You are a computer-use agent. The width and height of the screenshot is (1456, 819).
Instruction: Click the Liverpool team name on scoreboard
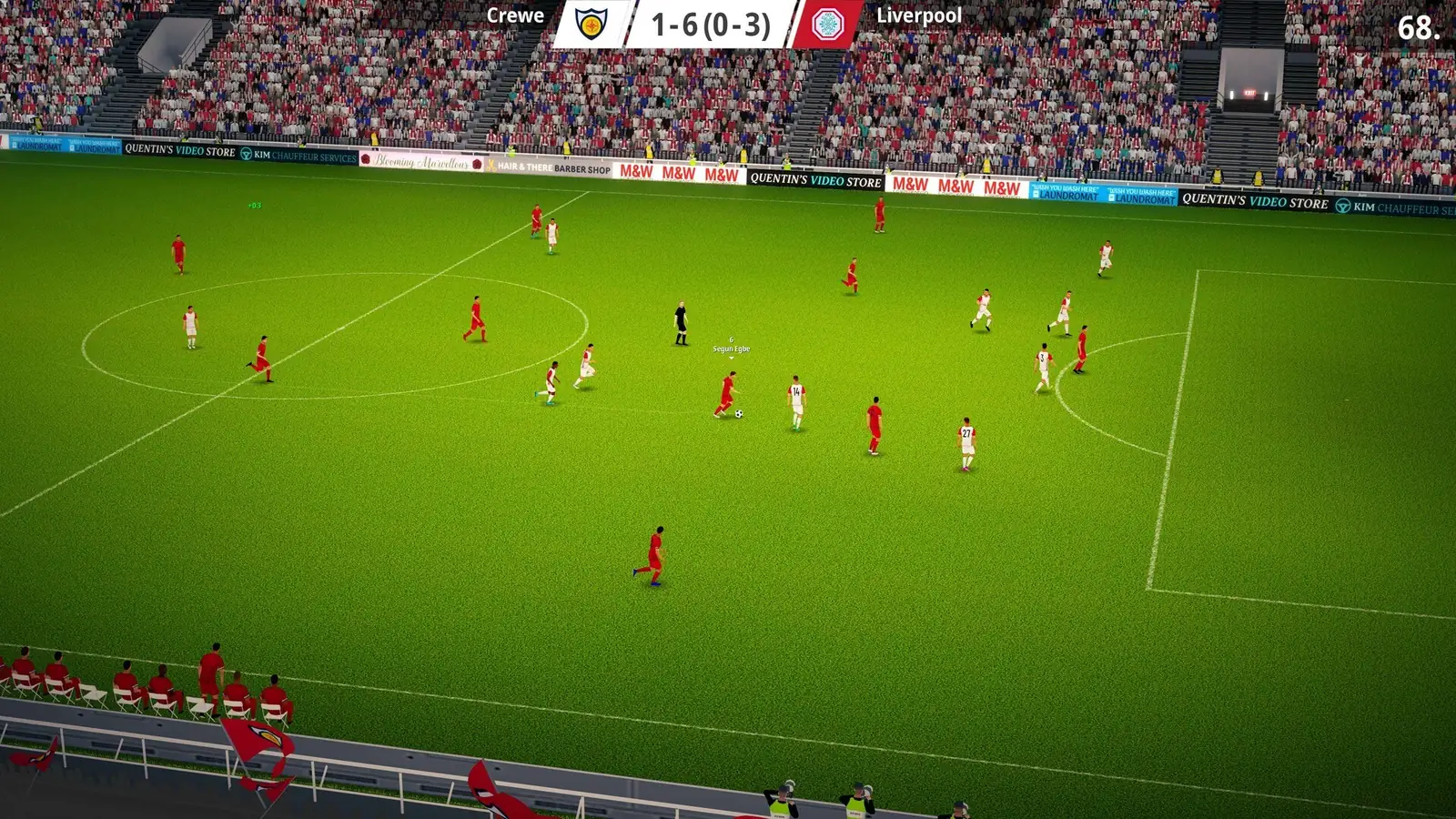pos(919,15)
